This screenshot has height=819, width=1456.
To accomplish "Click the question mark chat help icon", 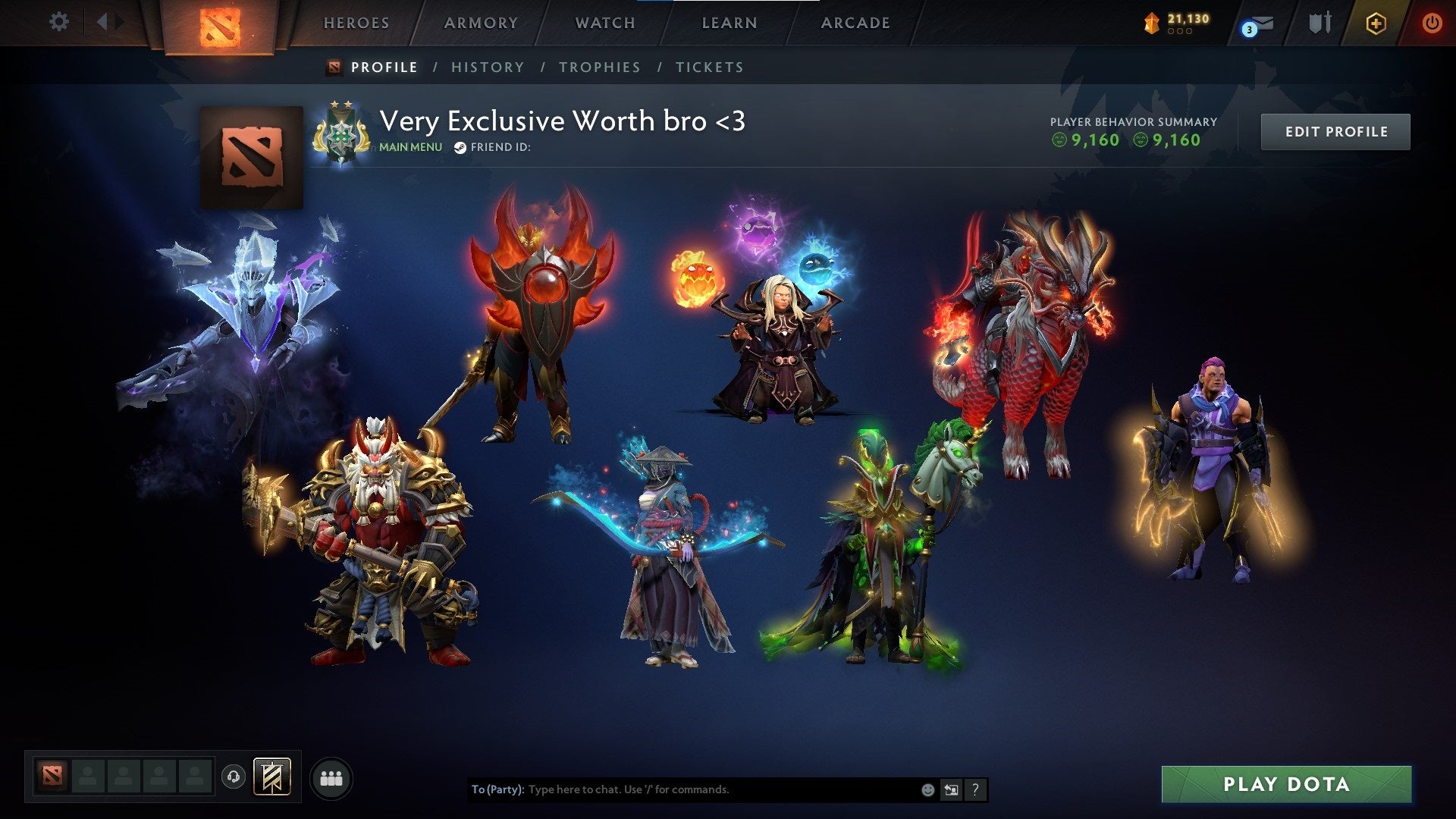I will [975, 789].
